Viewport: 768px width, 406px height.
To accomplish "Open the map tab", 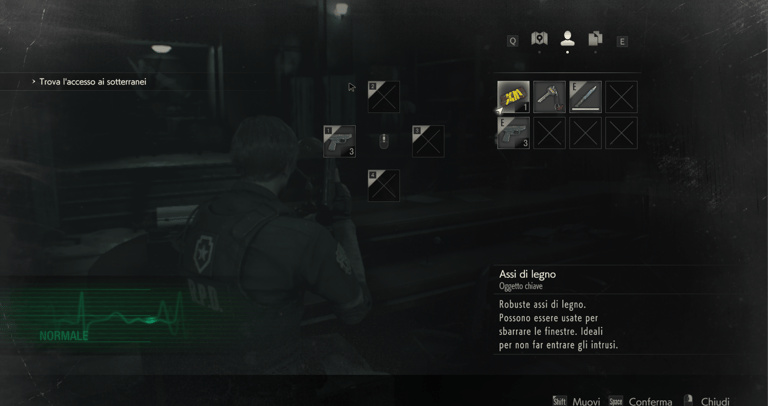I will pos(539,39).
